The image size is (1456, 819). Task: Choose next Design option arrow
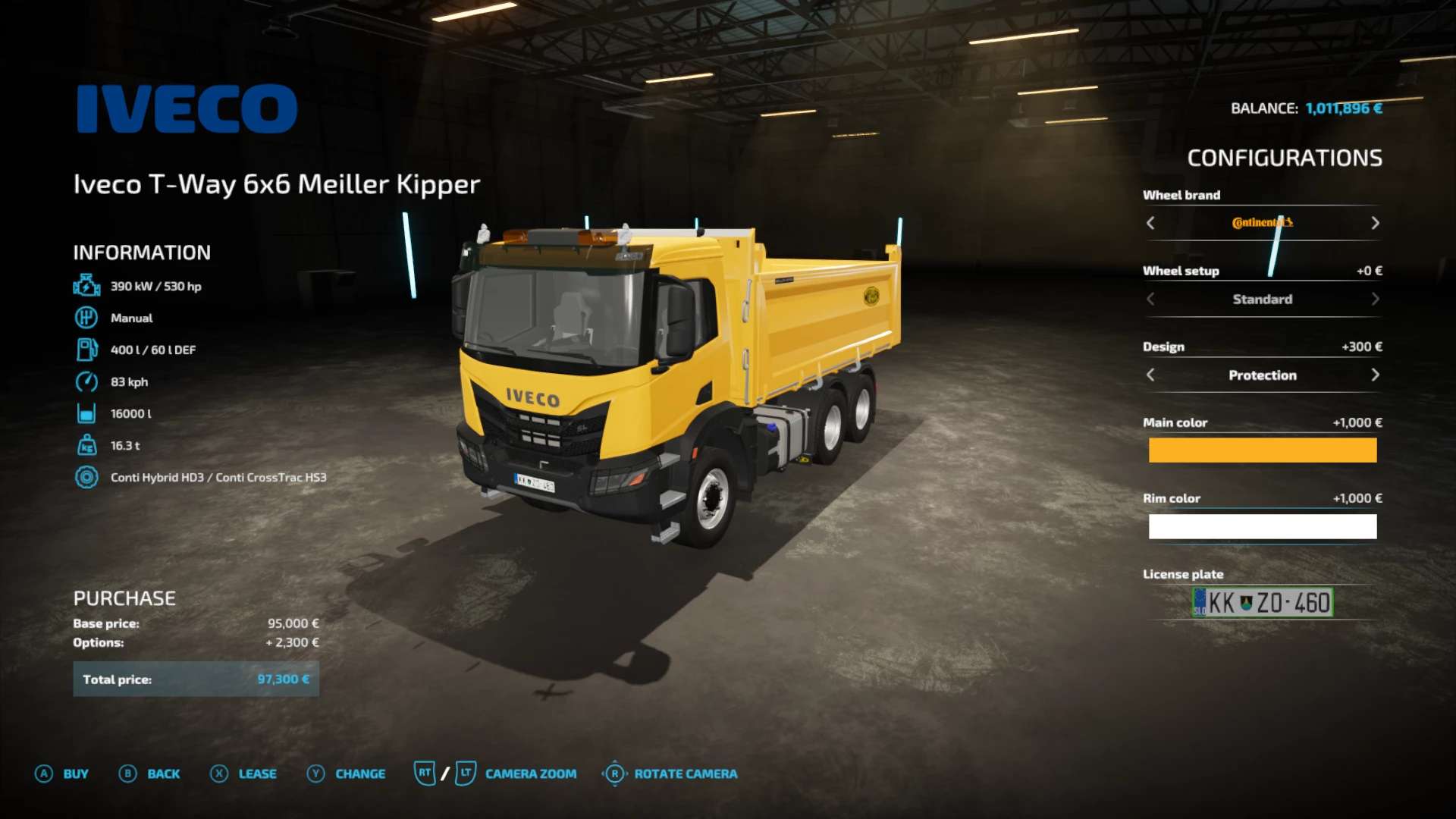(1375, 375)
